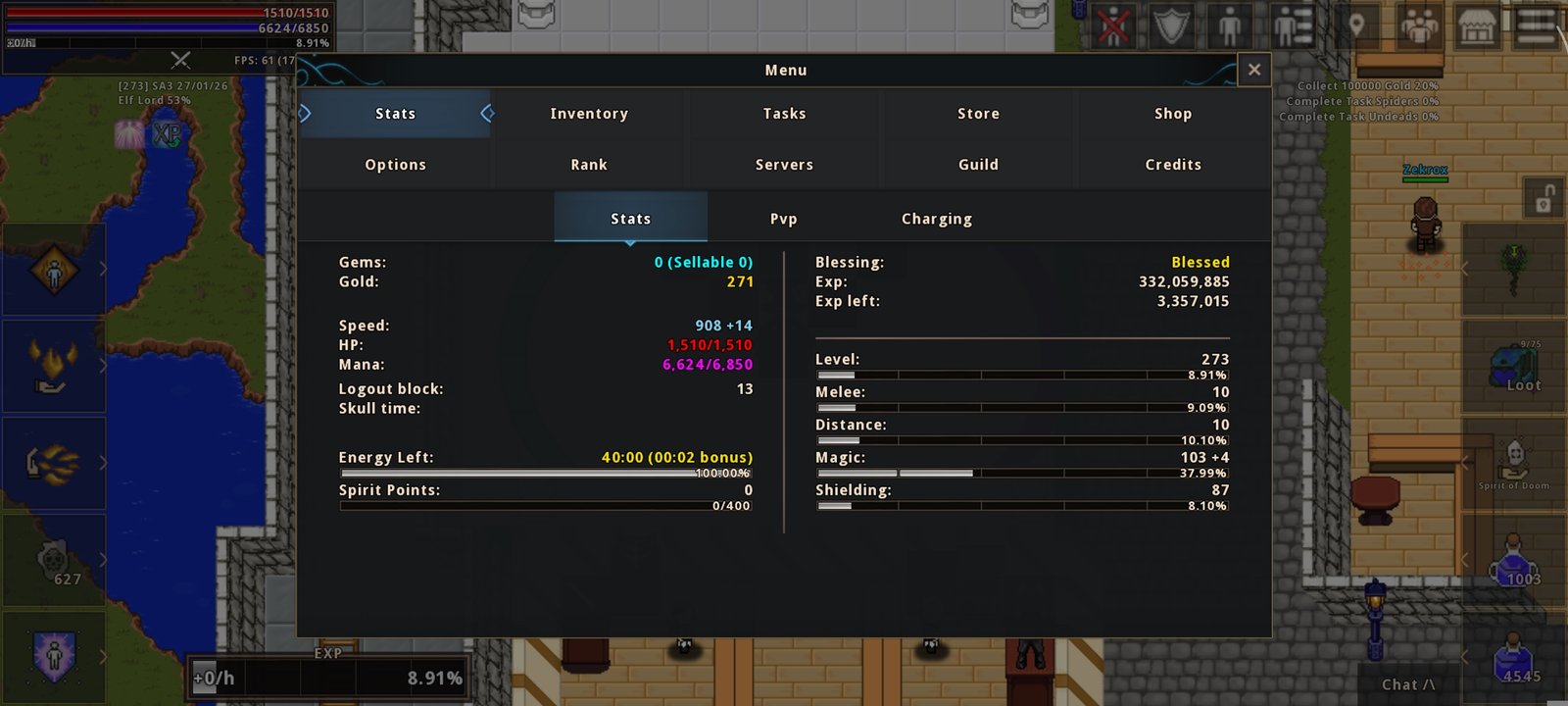Open the Guild menu entry
The image size is (1568, 706).
(x=977, y=164)
